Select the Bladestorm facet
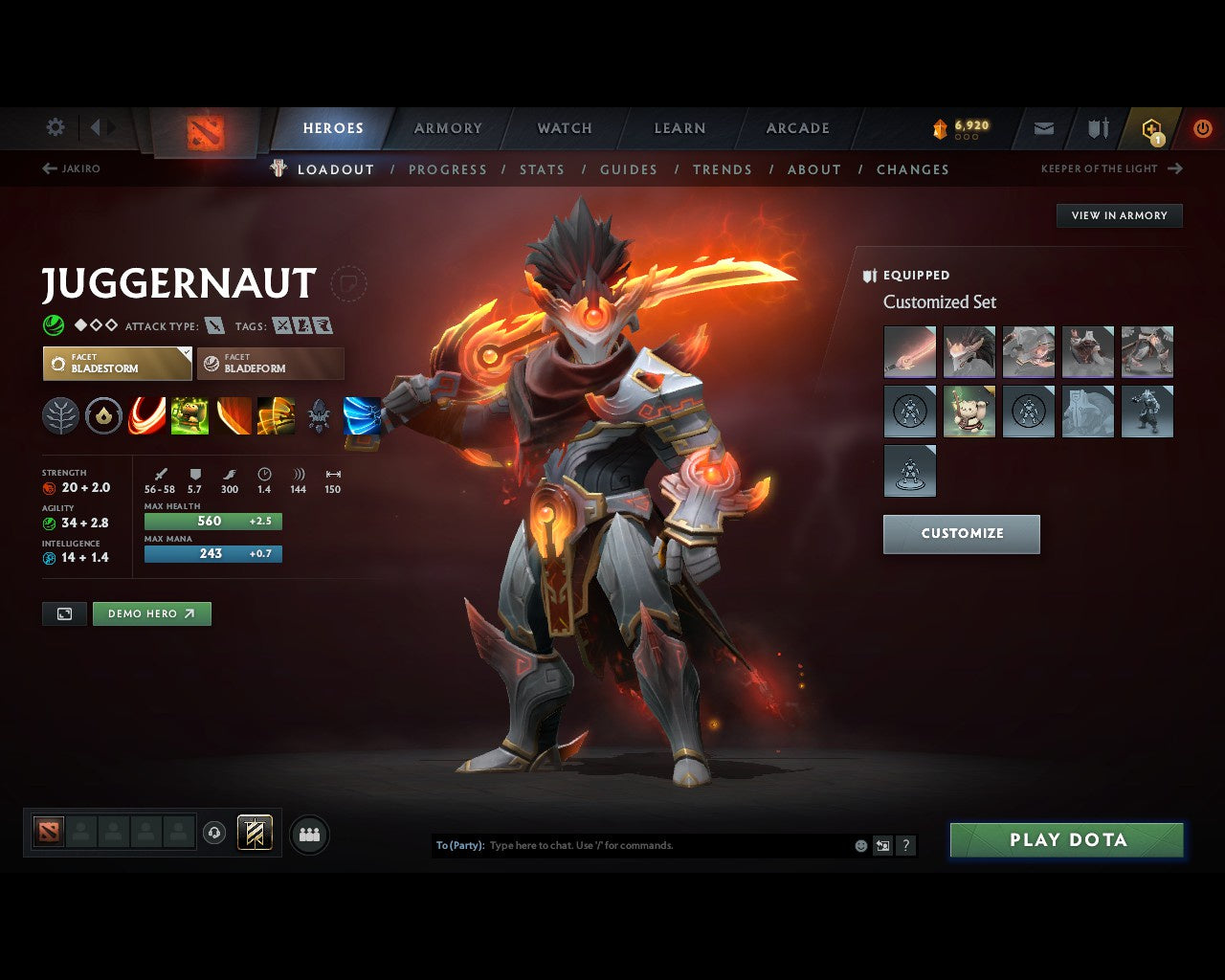Screen dimensions: 1225x980 (117, 364)
